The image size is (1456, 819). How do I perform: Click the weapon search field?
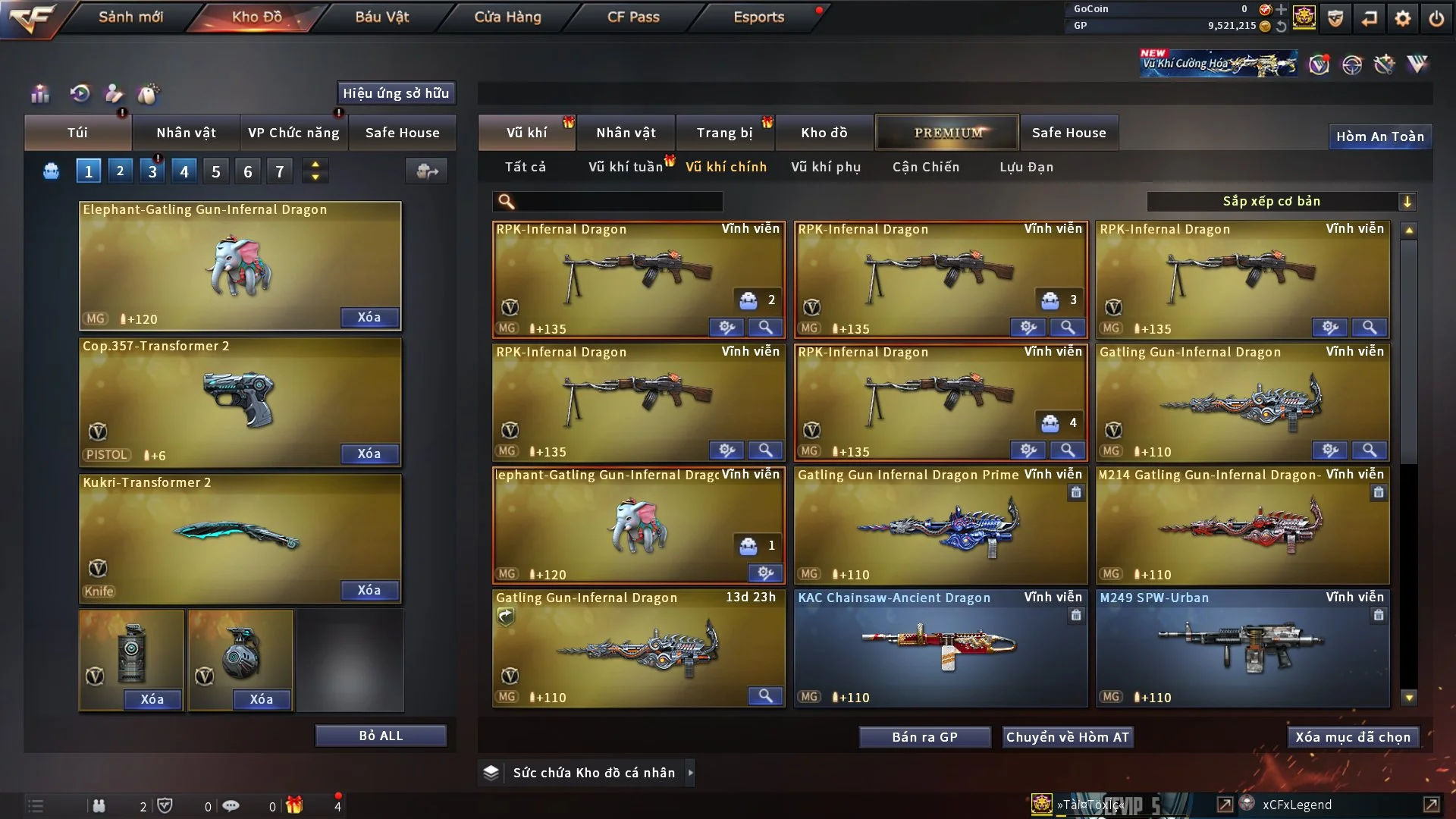[x=618, y=202]
